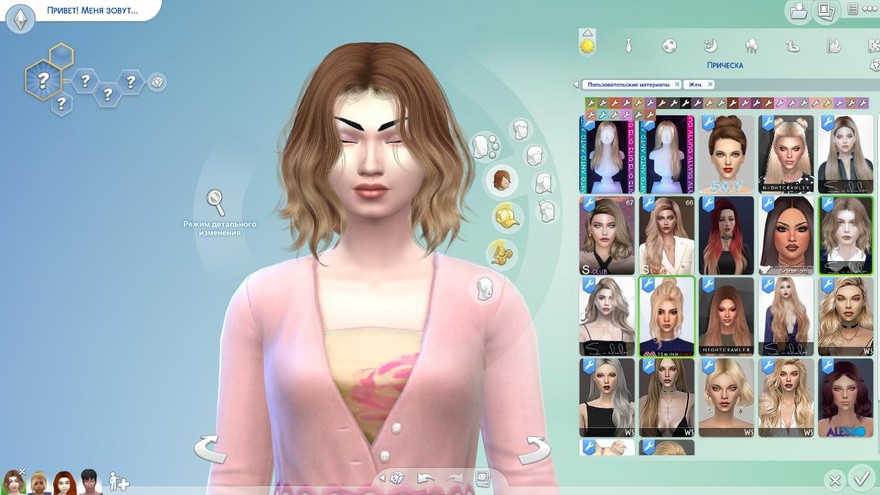
Task: Switch to the formal outfit tie category
Action: [x=628, y=46]
